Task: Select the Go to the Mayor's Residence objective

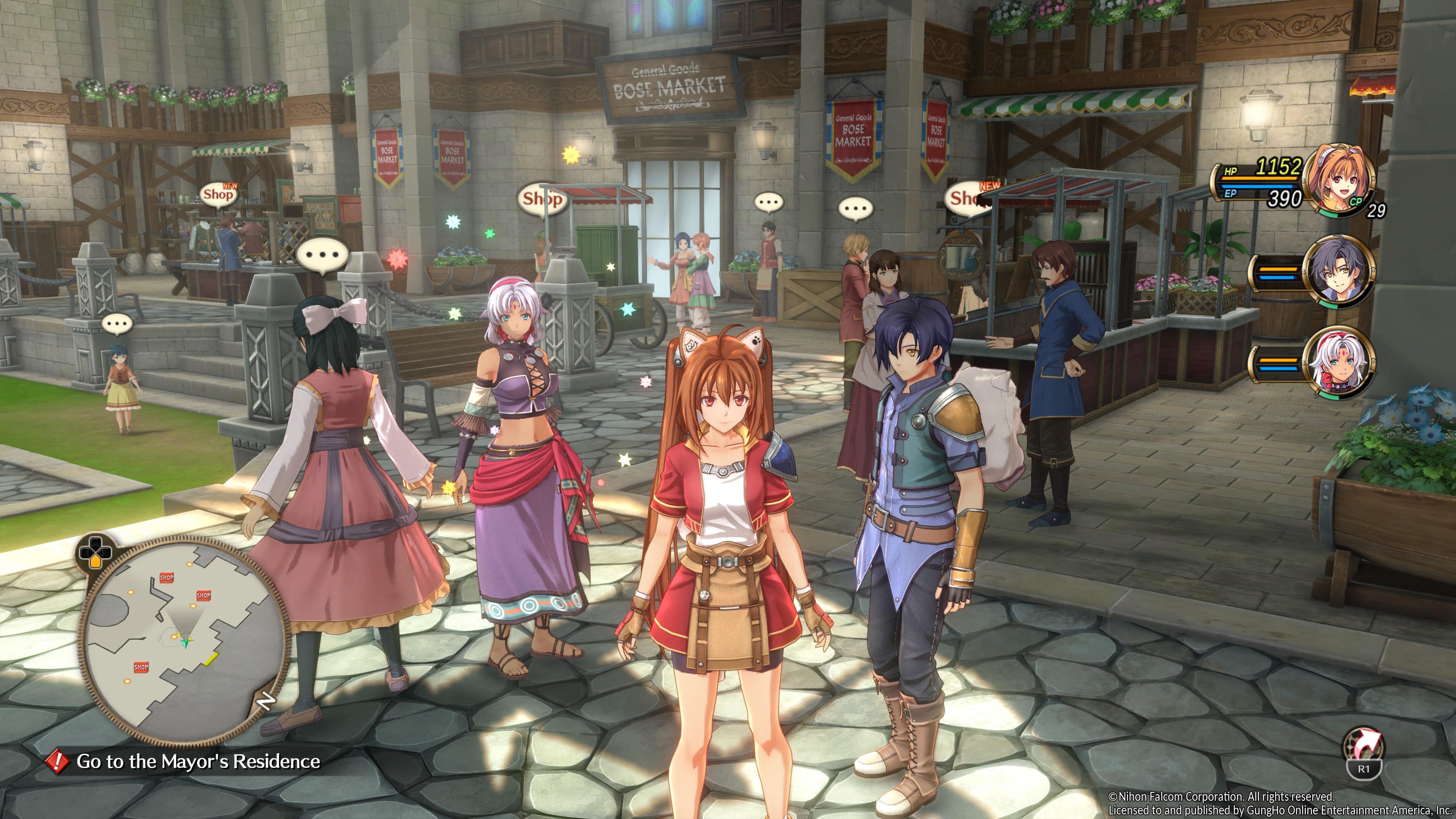Action: [197, 761]
